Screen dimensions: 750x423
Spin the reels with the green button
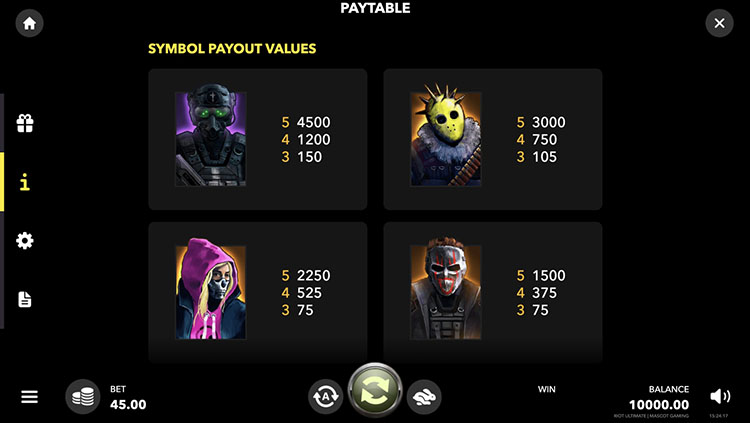[375, 391]
